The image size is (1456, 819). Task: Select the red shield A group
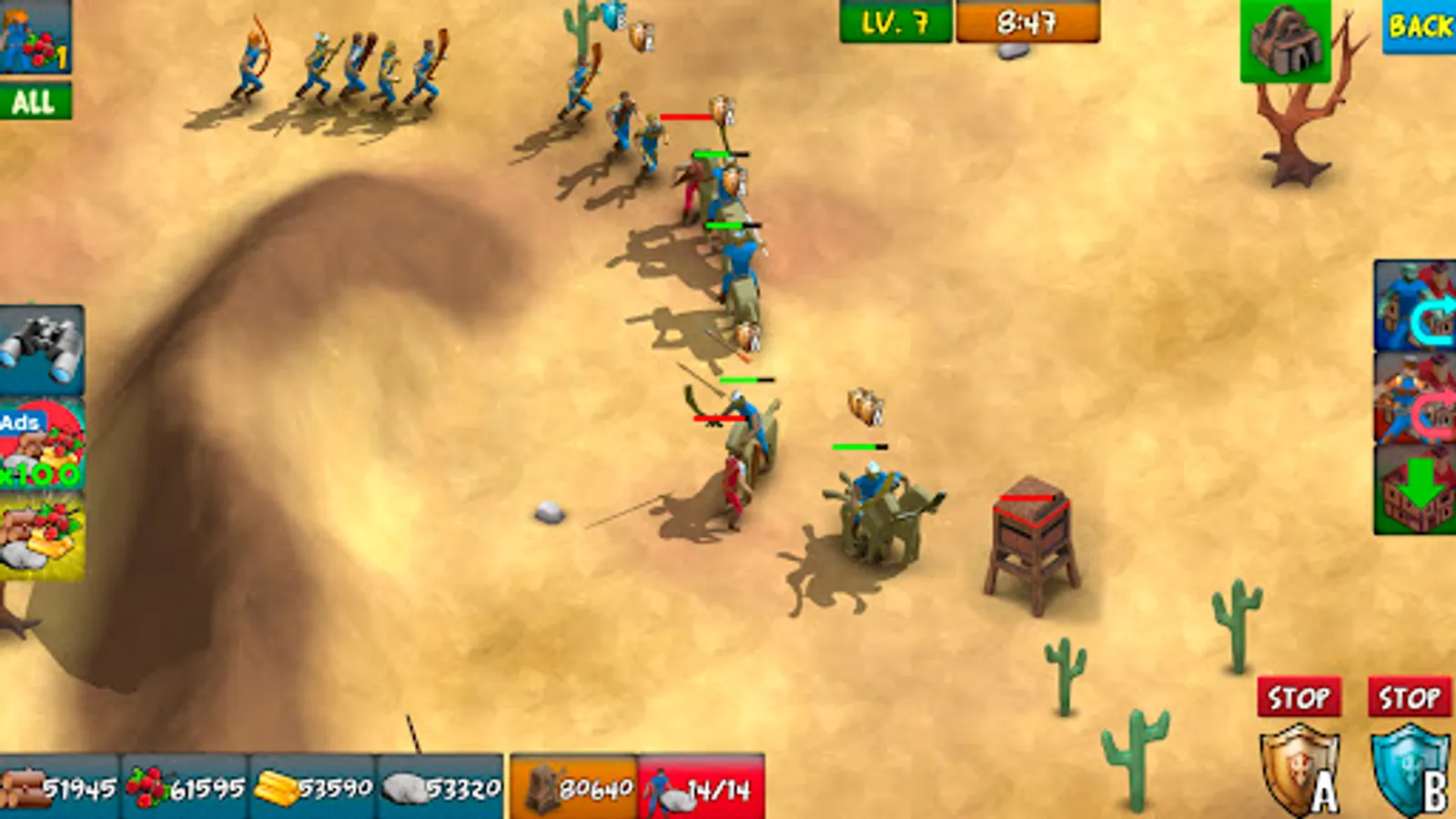point(1299,773)
